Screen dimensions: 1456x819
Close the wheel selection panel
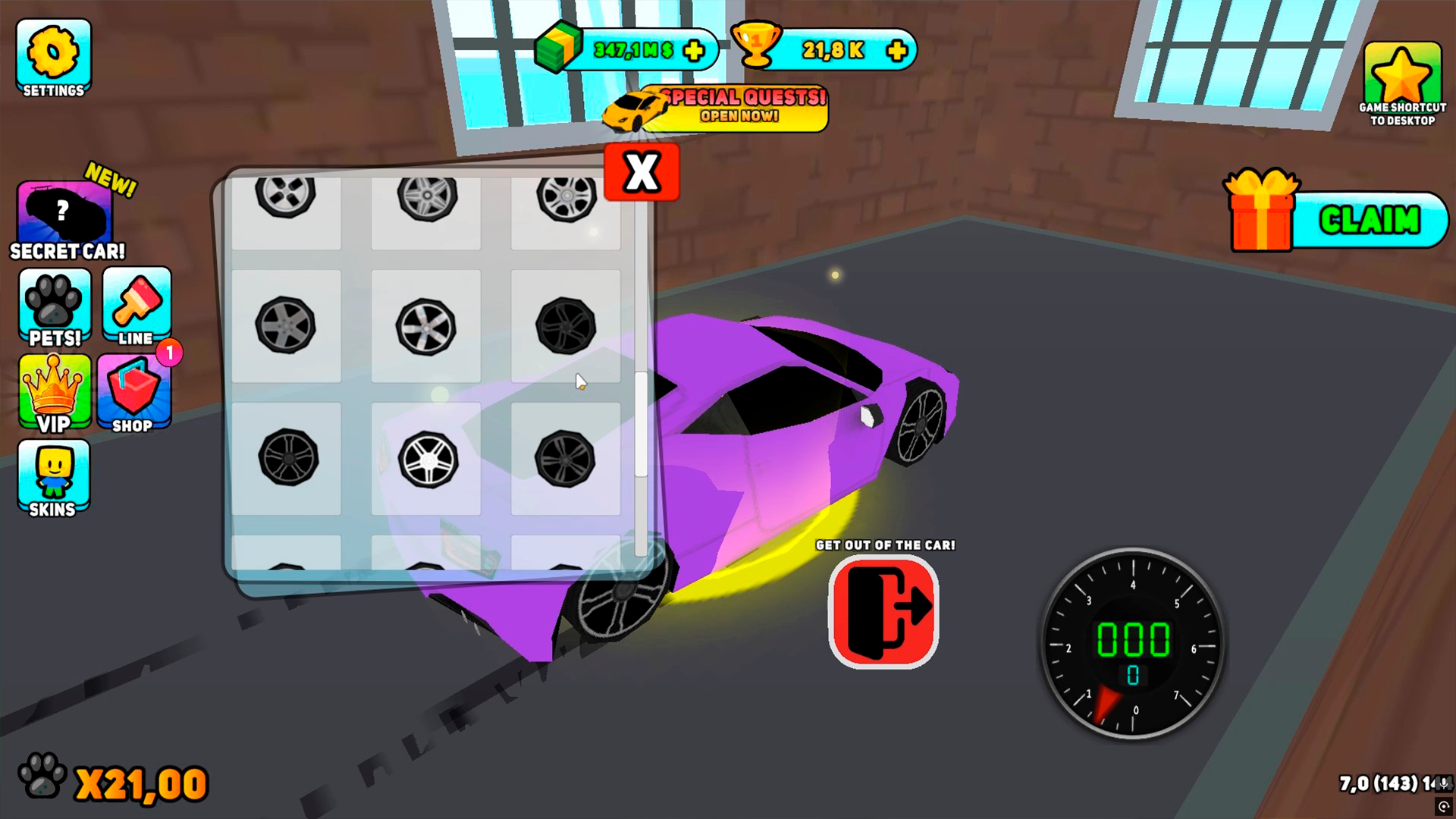[641, 171]
